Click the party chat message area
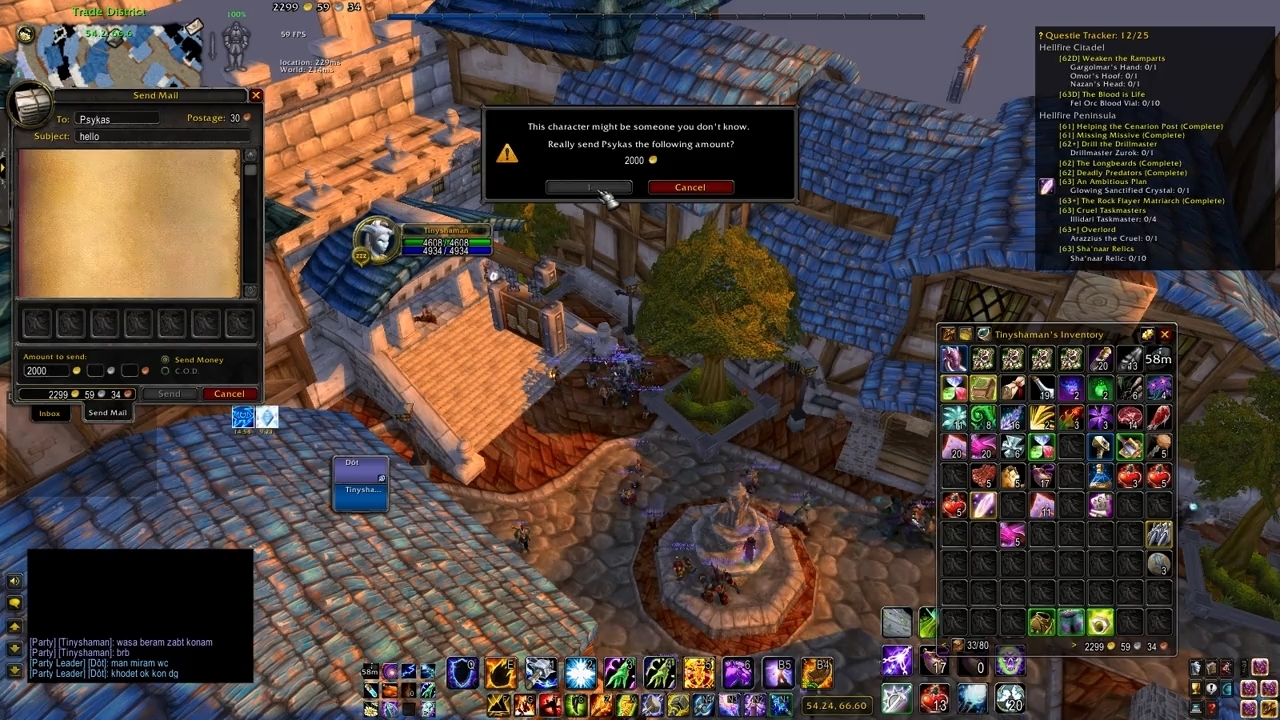The image size is (1280, 720). click(140, 658)
